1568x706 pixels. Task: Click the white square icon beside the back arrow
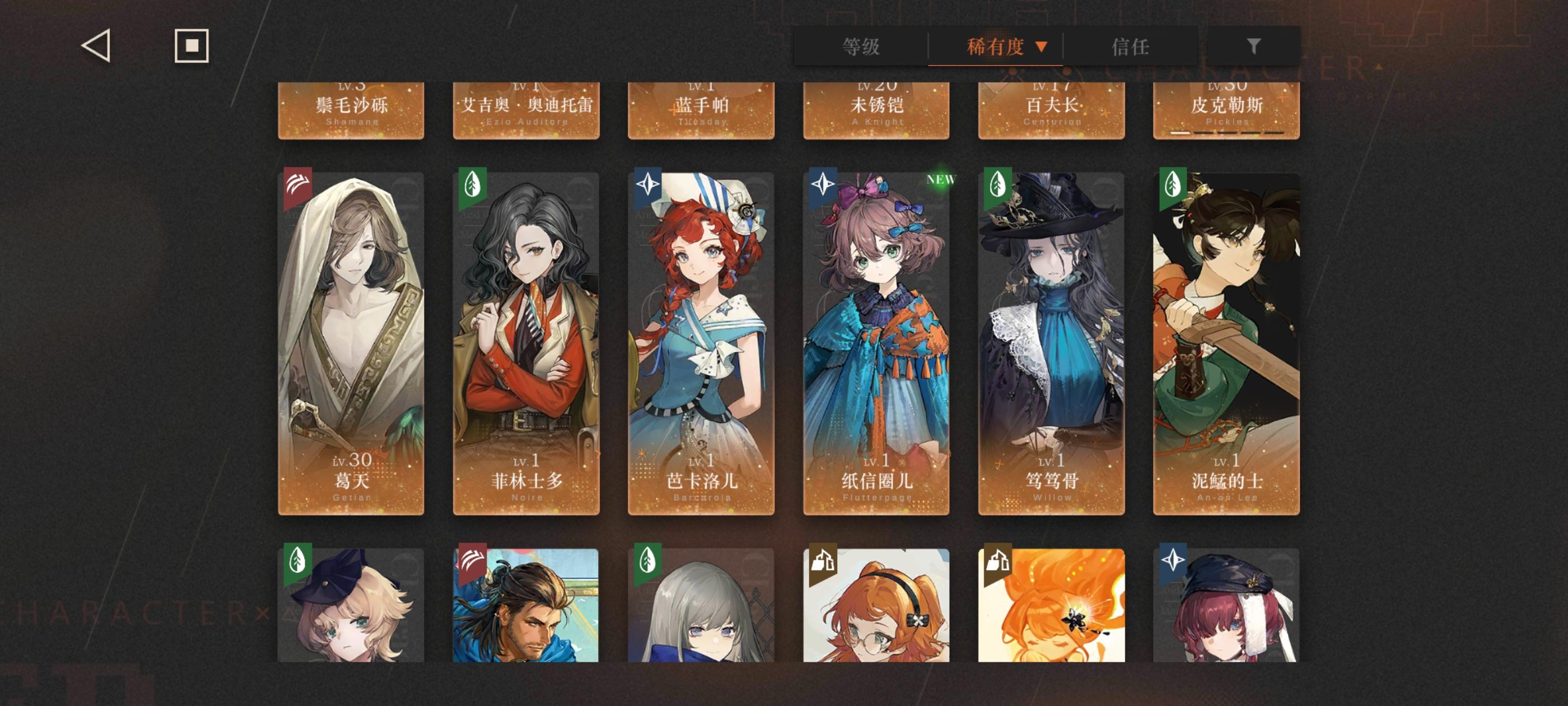click(x=190, y=47)
